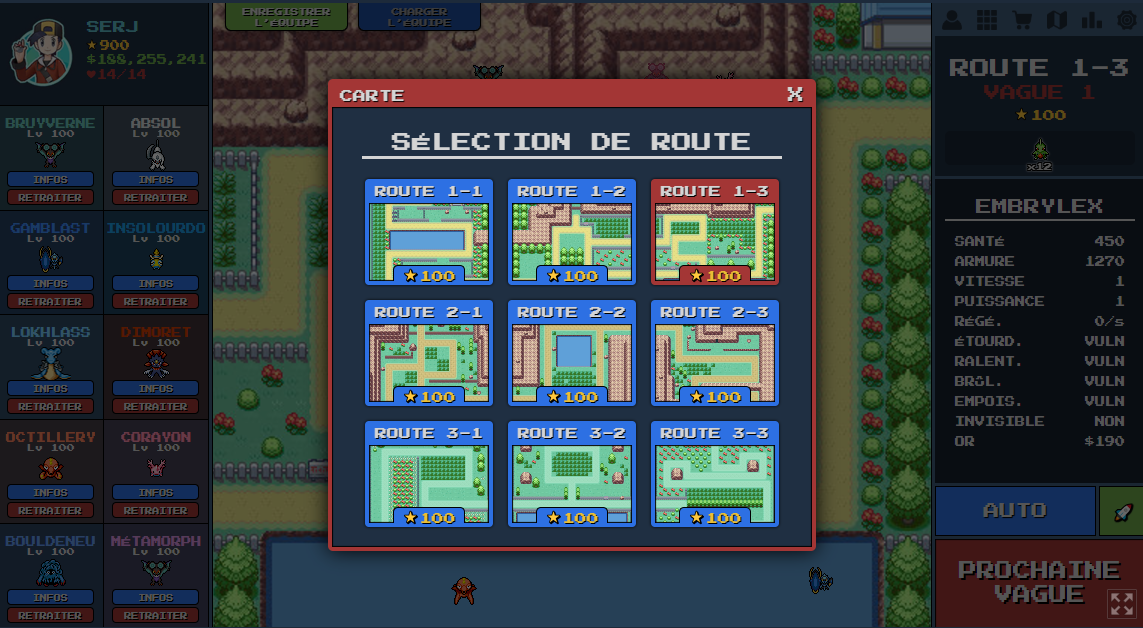
Task: Select Route 3-1 map tile
Action: (428, 474)
